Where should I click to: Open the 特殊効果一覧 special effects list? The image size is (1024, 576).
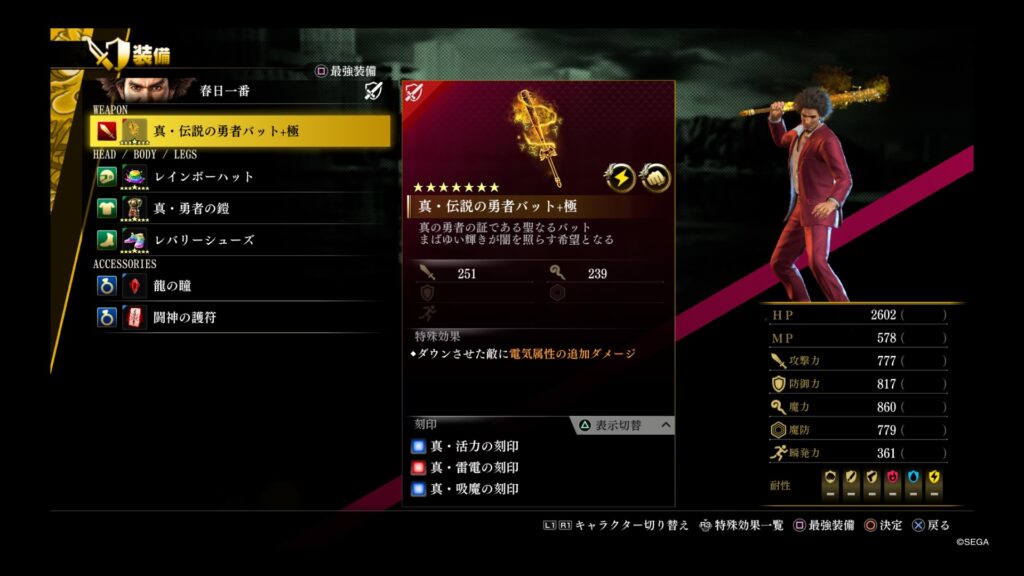tap(741, 525)
